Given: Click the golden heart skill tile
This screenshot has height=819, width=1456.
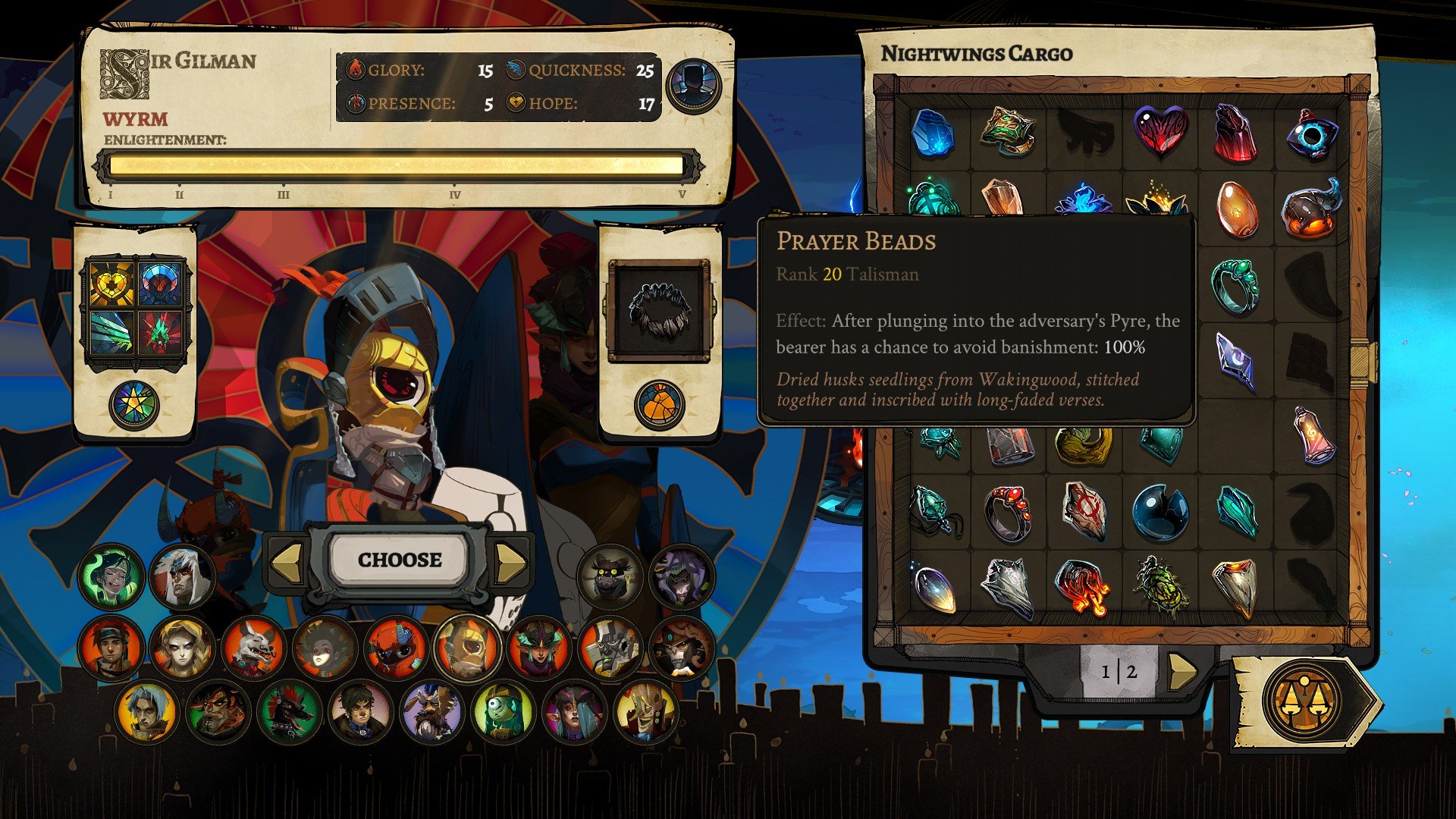Looking at the screenshot, I should click(x=111, y=284).
